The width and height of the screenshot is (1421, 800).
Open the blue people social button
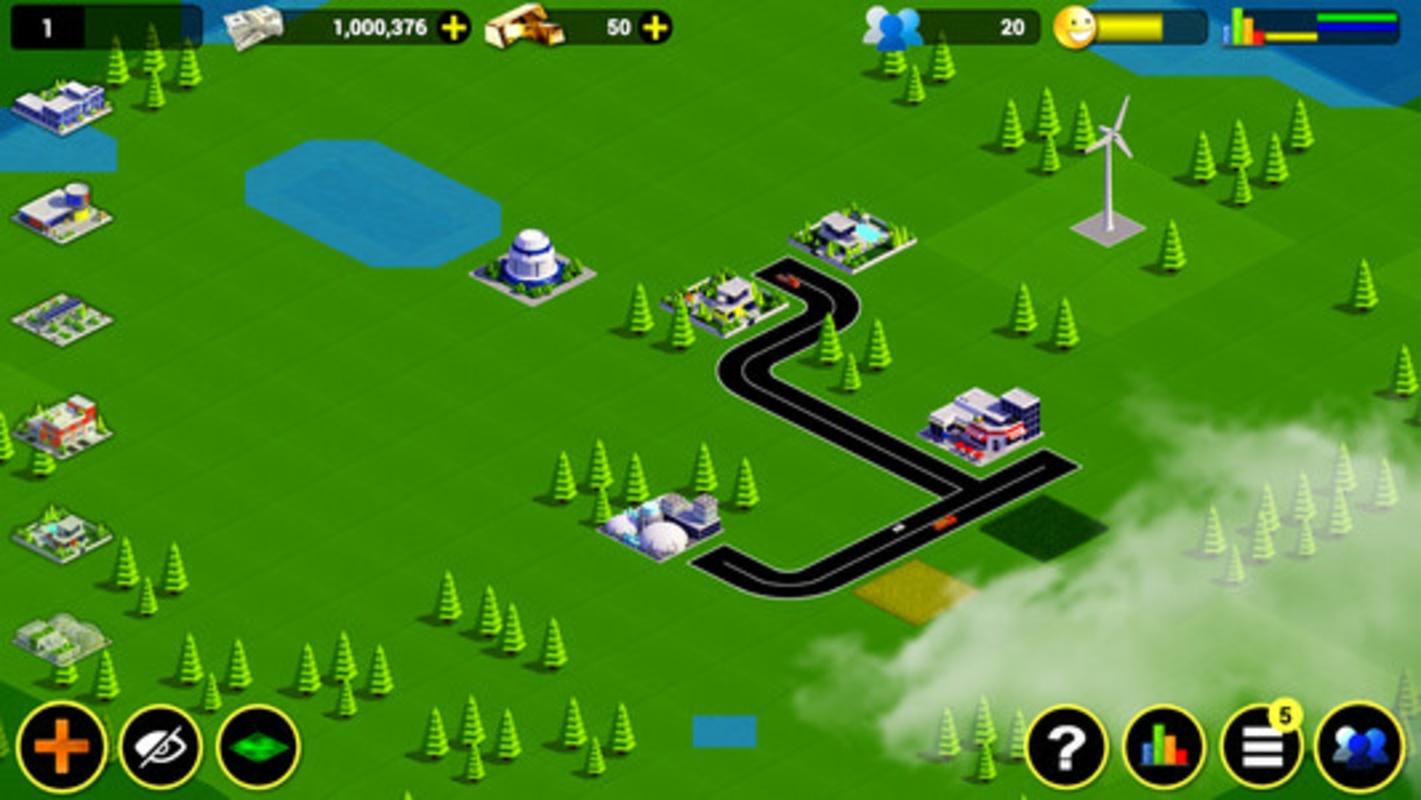click(x=1359, y=747)
